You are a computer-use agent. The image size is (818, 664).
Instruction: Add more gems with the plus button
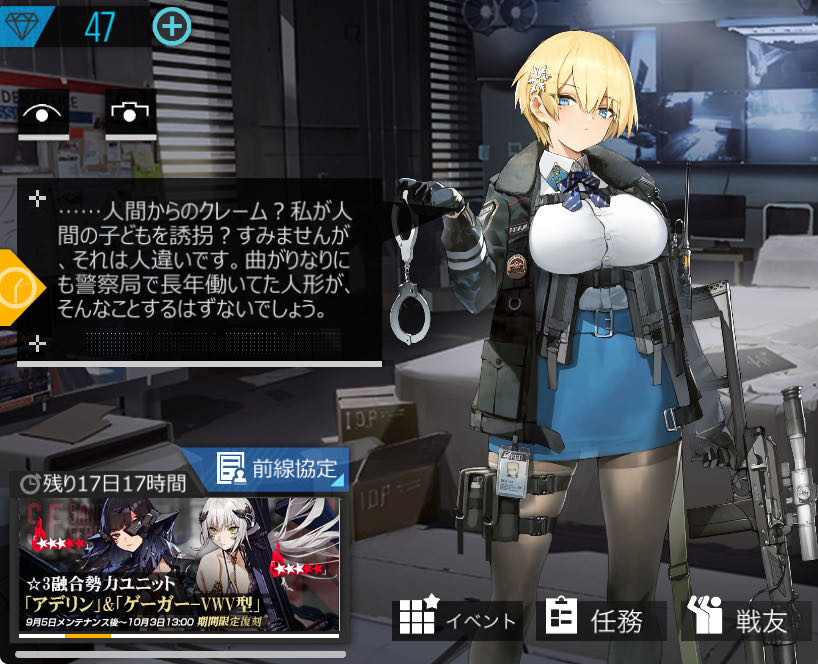pos(172,26)
